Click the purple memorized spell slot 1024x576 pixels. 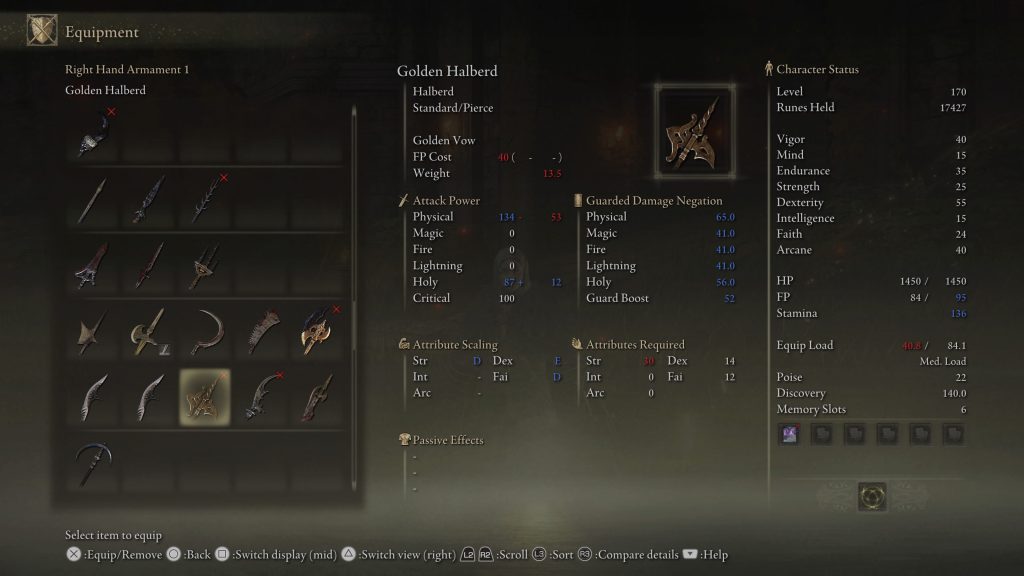790,433
